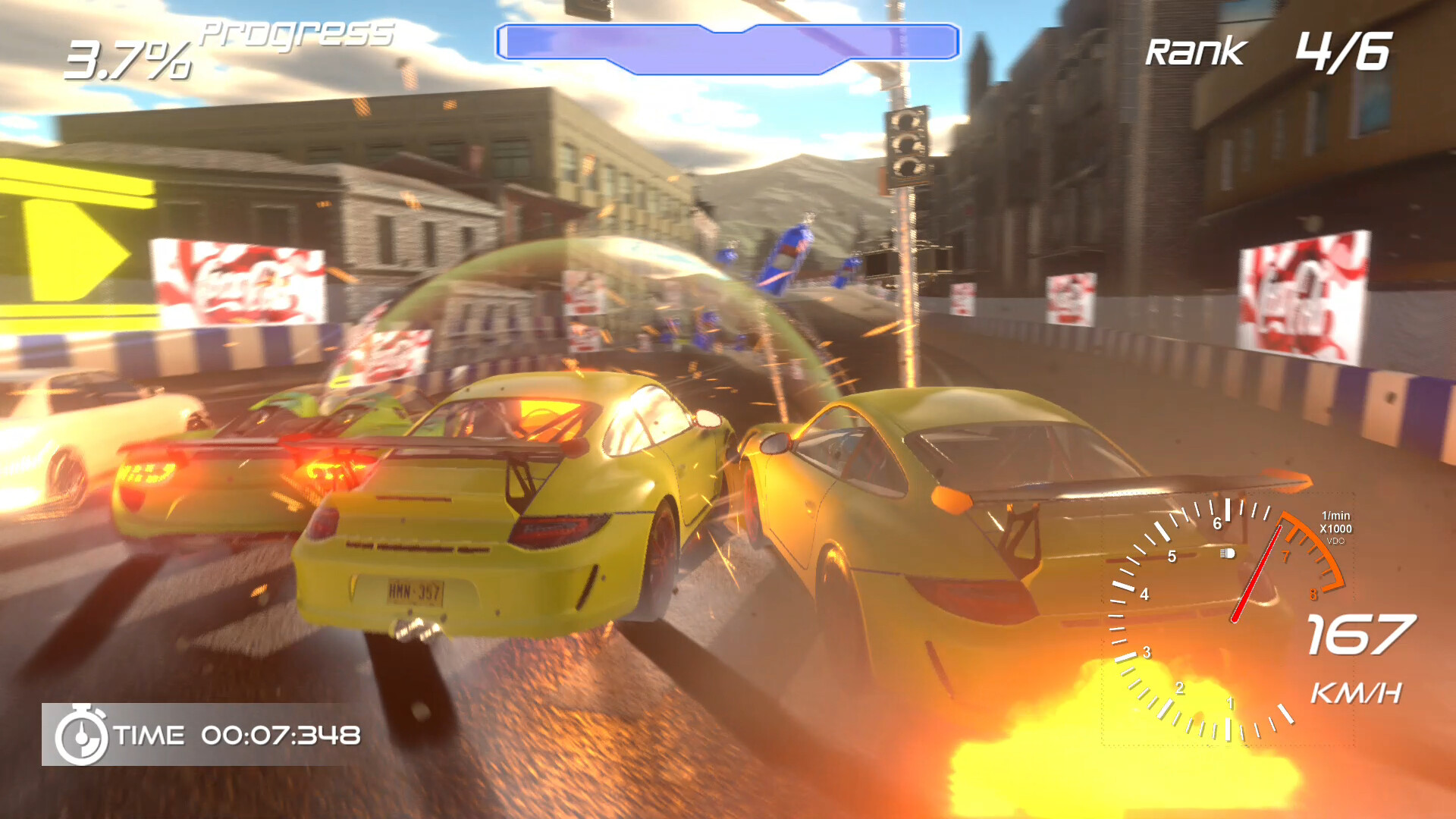
Task: Click the 3.7% progress percentage
Action: coord(129,61)
